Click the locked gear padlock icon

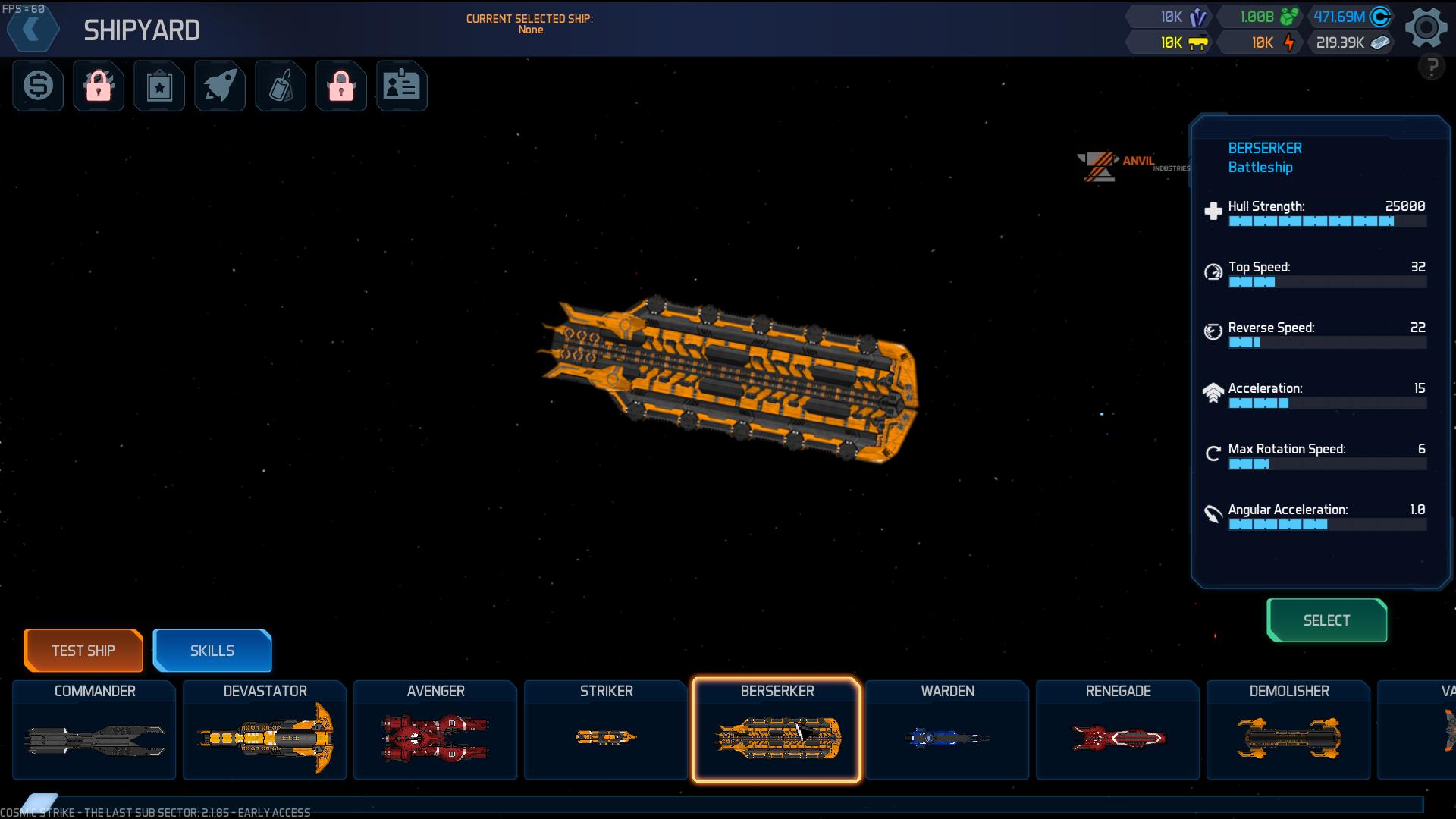pos(98,86)
